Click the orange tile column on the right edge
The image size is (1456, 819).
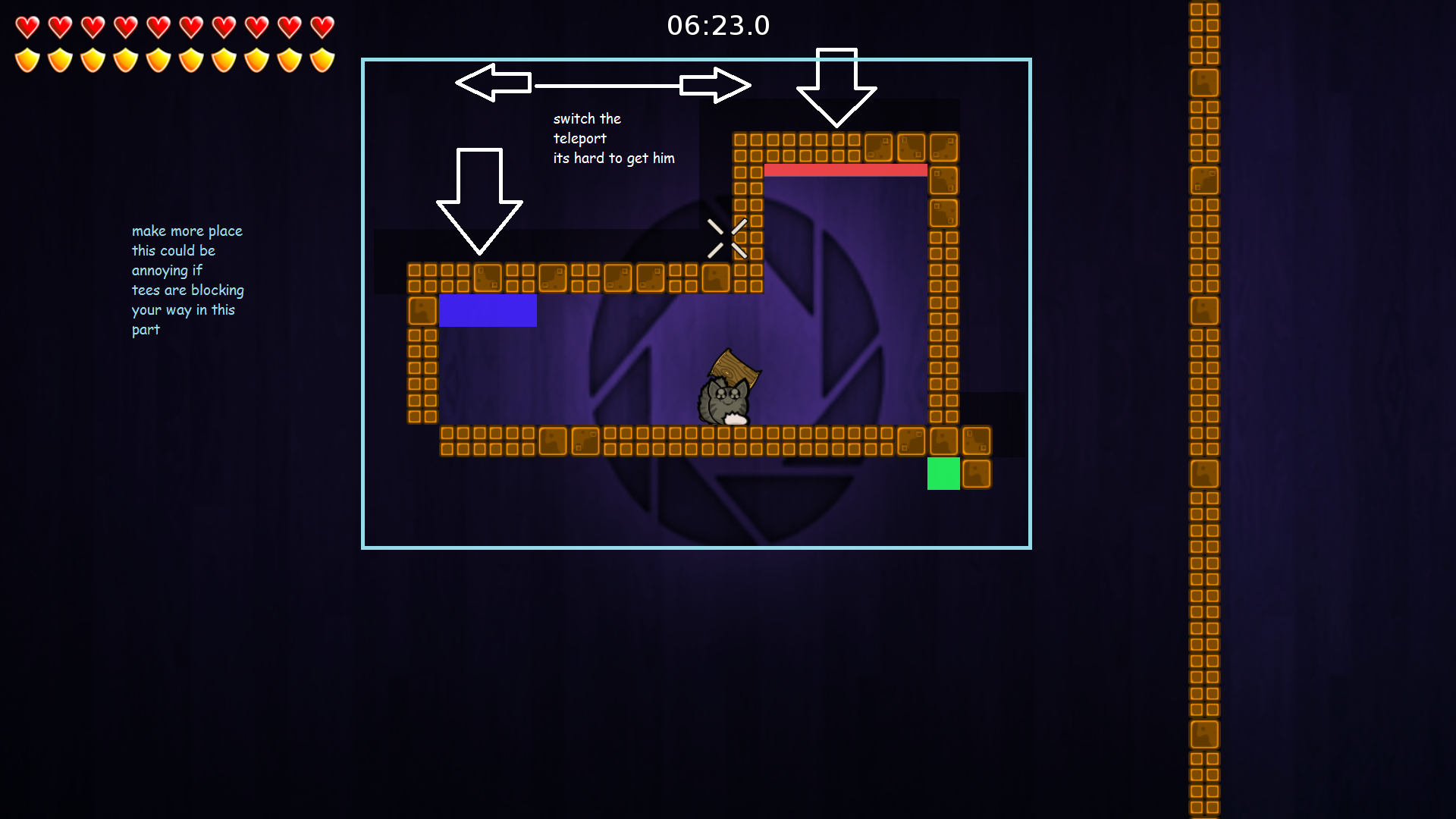tap(1204, 409)
